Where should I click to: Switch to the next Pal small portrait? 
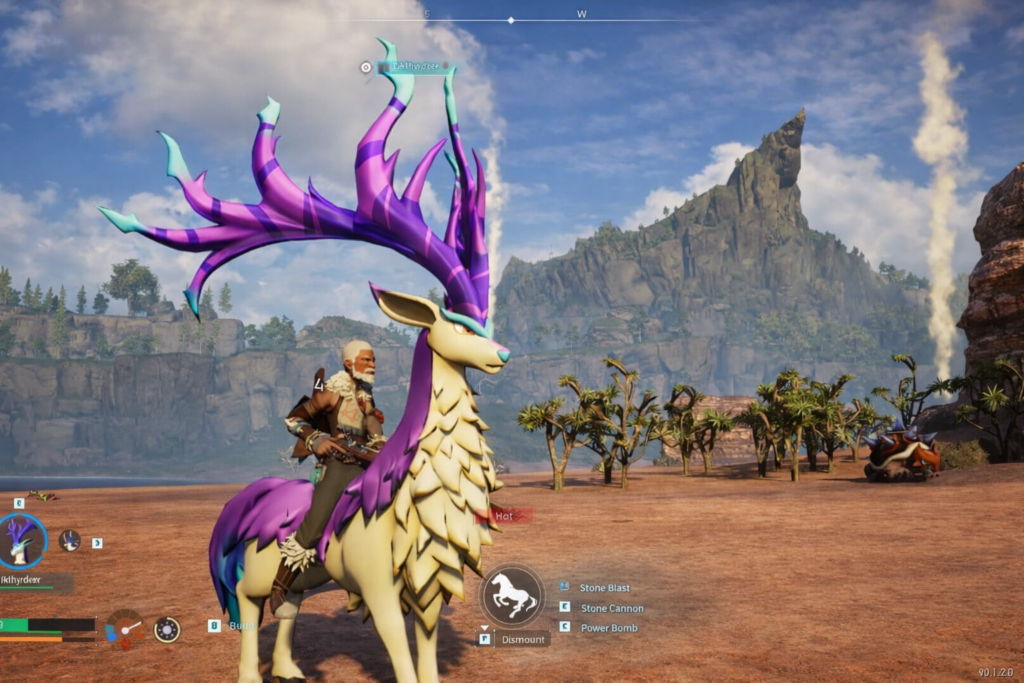pyautogui.click(x=69, y=541)
